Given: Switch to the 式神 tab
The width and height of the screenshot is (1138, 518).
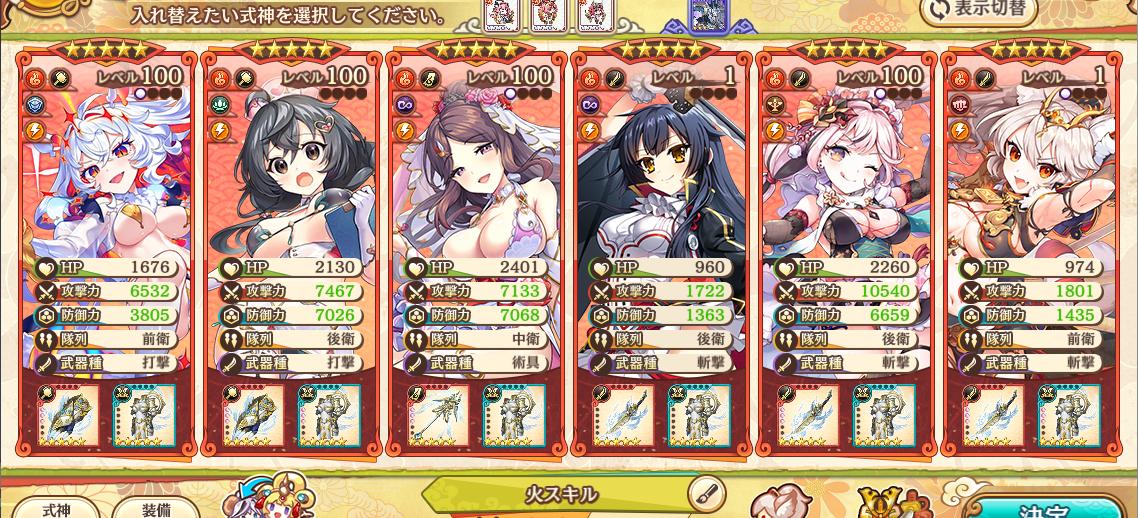Looking at the screenshot, I should pos(56,508).
